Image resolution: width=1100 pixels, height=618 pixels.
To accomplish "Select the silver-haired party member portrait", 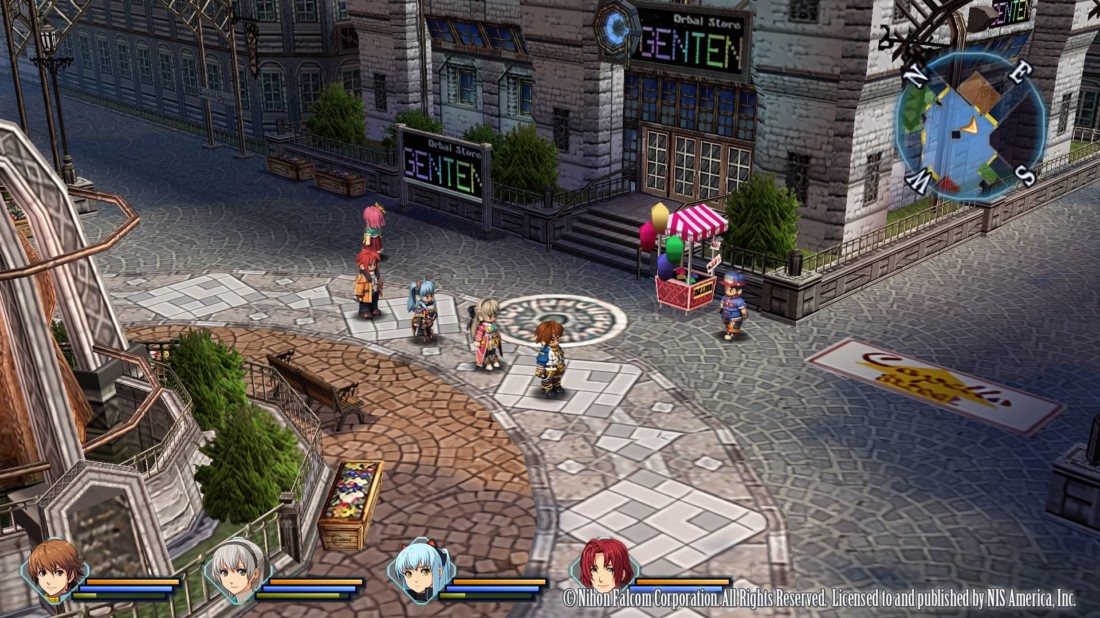I will (238, 570).
